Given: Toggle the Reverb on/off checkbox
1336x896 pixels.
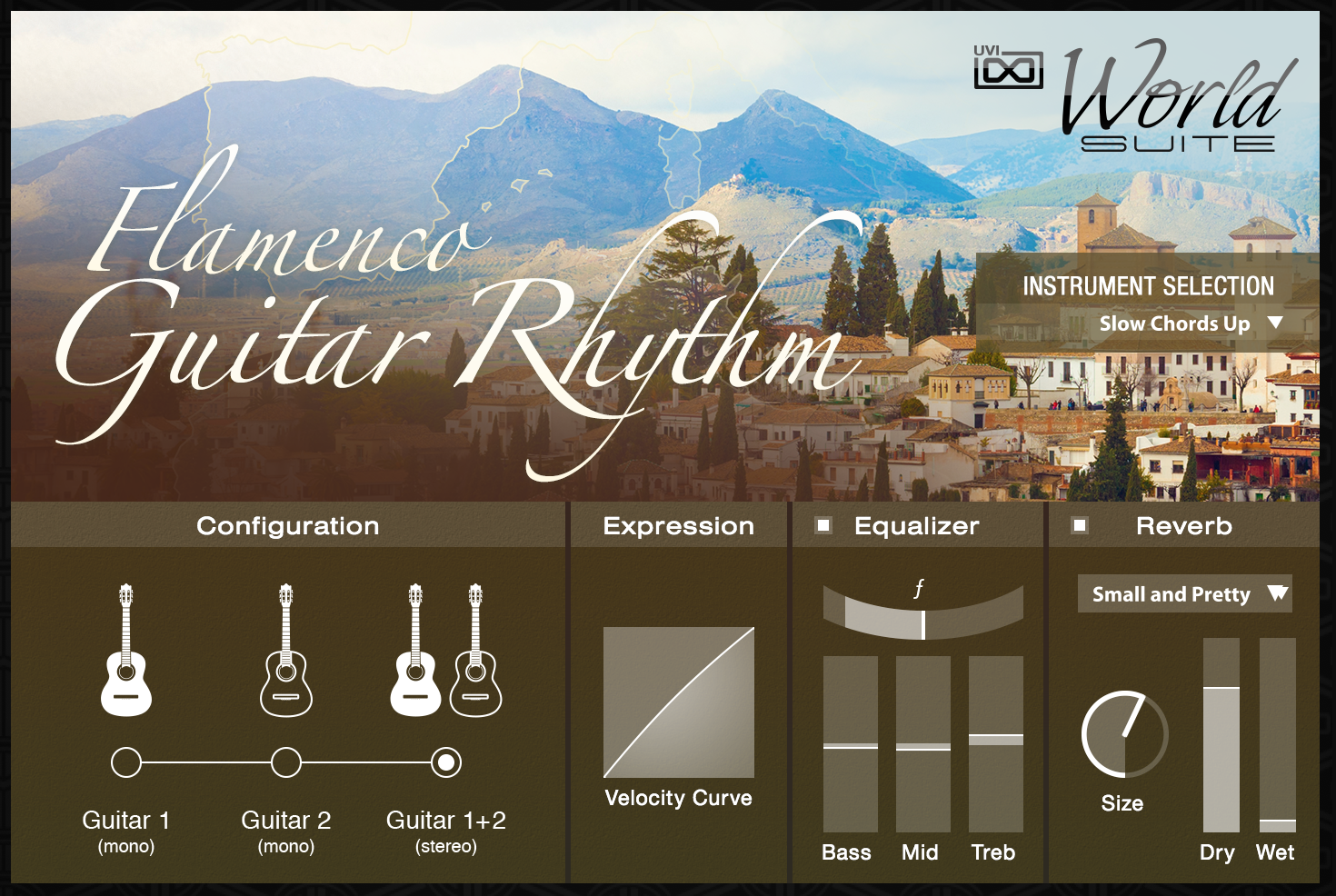Looking at the screenshot, I should click(1080, 525).
